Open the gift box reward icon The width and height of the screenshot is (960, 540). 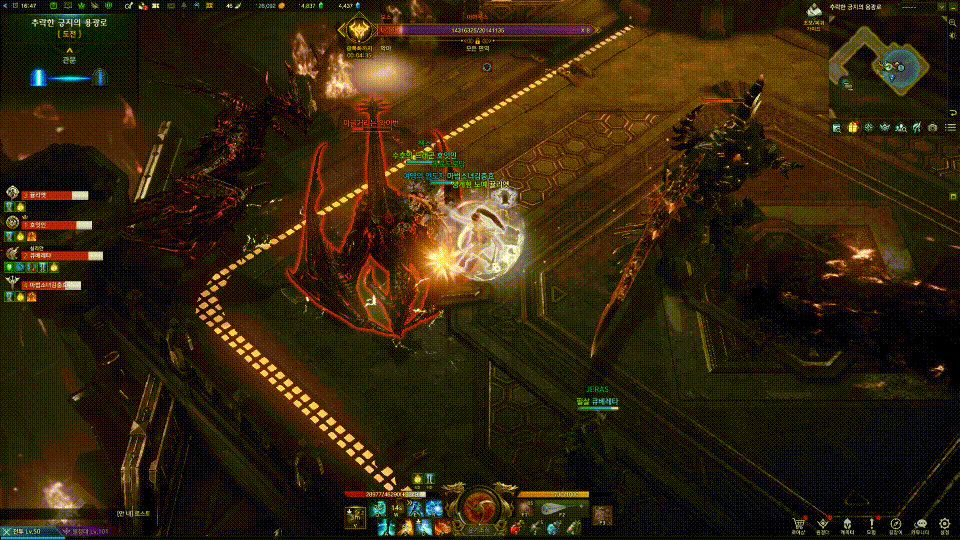853,128
